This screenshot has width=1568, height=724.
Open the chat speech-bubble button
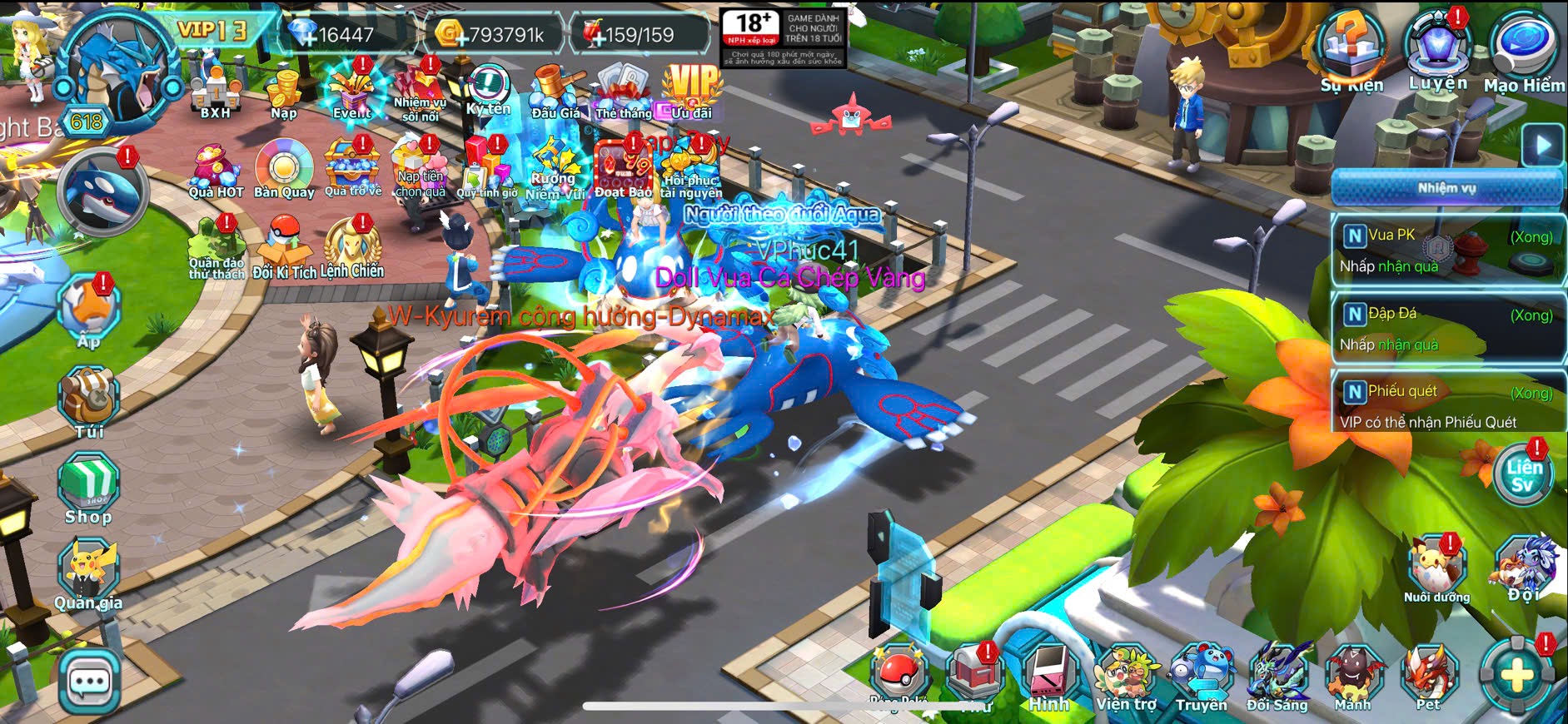(89, 682)
